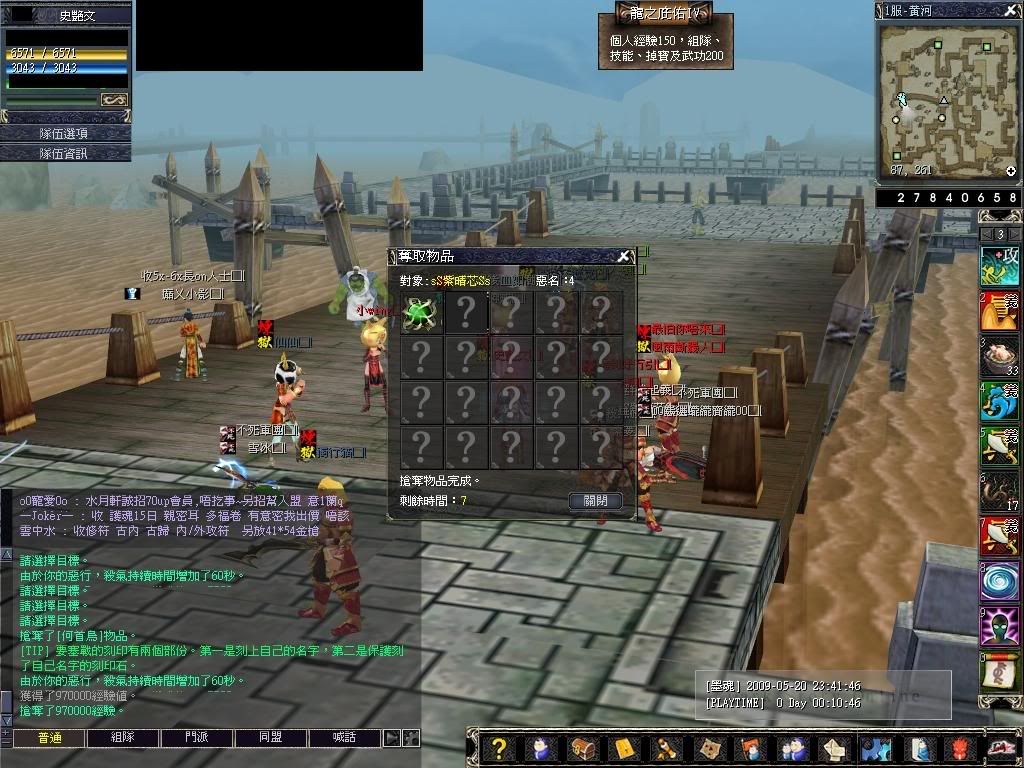Open the yellow question mark help icon
This screenshot has height=768, width=1024.
point(500,748)
